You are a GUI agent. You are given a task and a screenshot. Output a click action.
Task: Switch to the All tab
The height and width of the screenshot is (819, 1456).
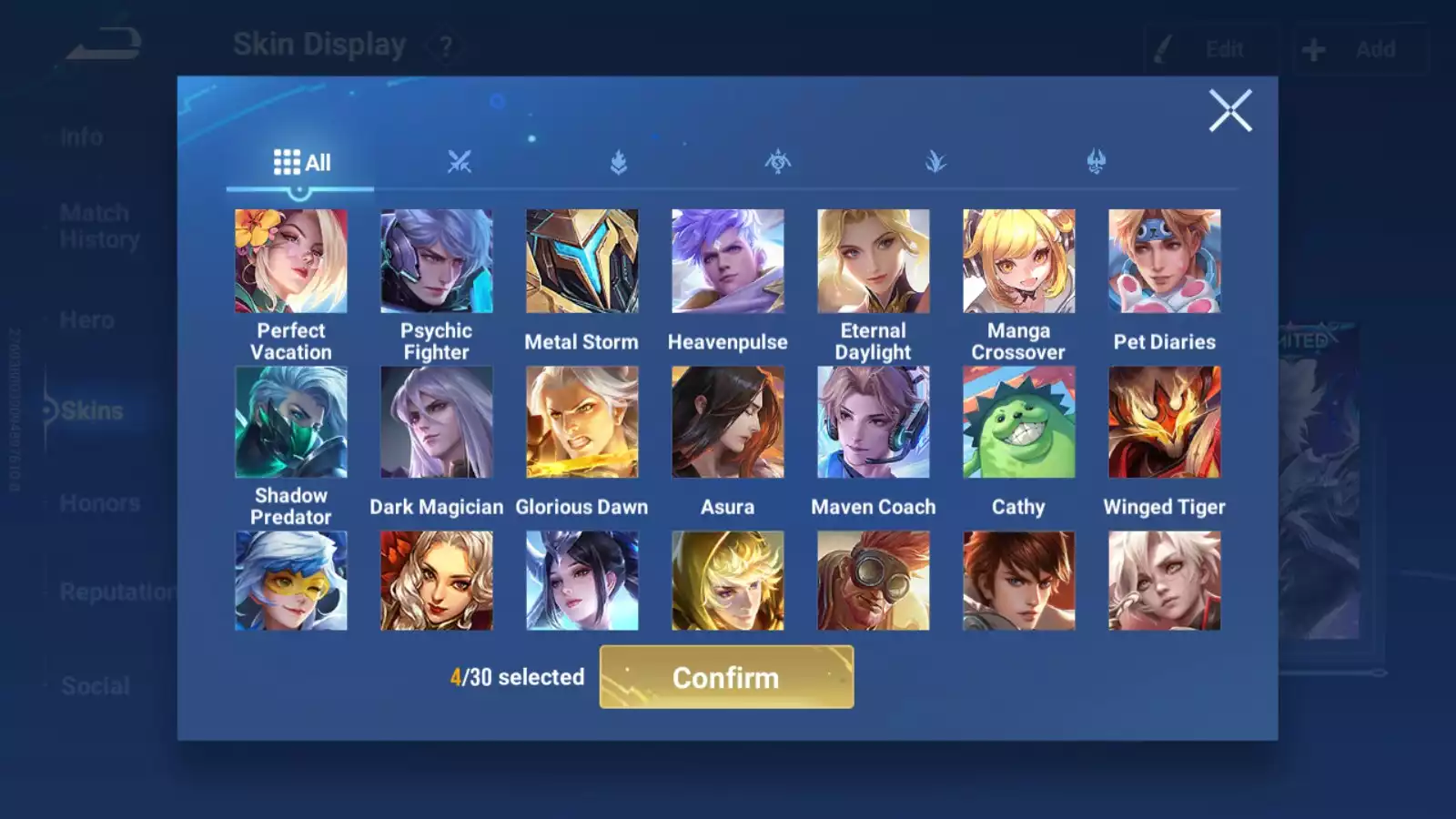click(302, 161)
